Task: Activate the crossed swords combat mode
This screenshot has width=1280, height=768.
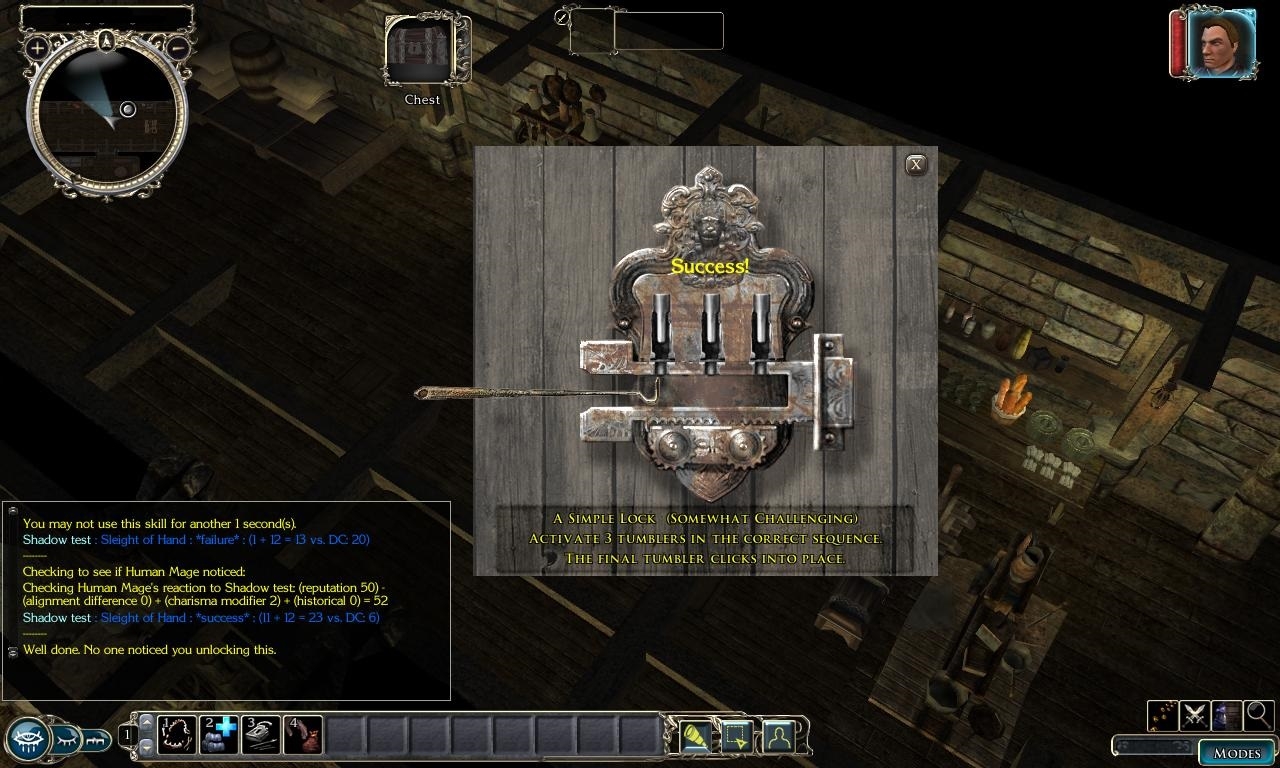Action: (x=1194, y=715)
